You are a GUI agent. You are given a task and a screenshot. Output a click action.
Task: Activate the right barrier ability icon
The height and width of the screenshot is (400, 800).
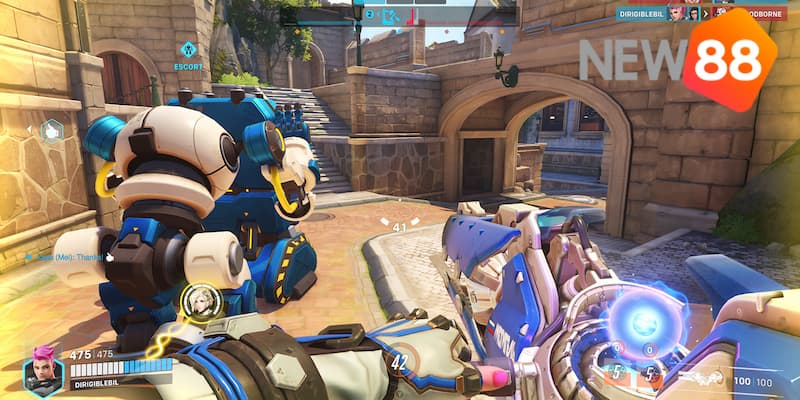(x=651, y=375)
